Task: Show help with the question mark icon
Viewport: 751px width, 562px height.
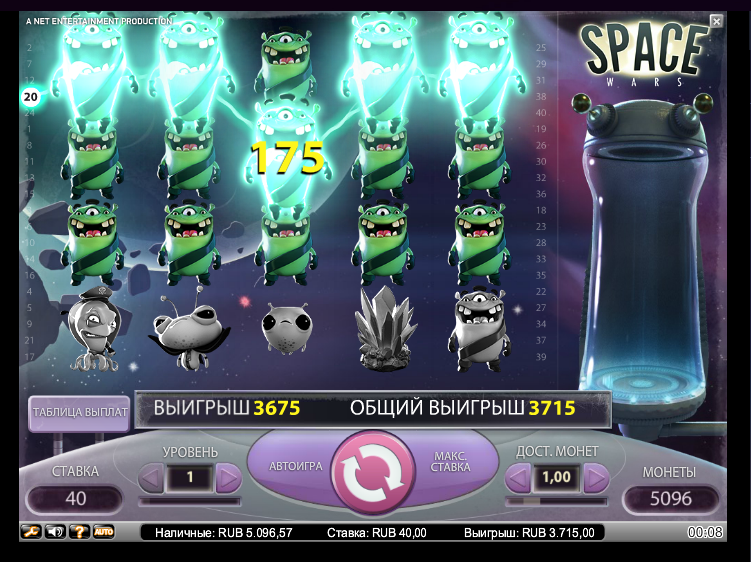Action: (x=79, y=531)
